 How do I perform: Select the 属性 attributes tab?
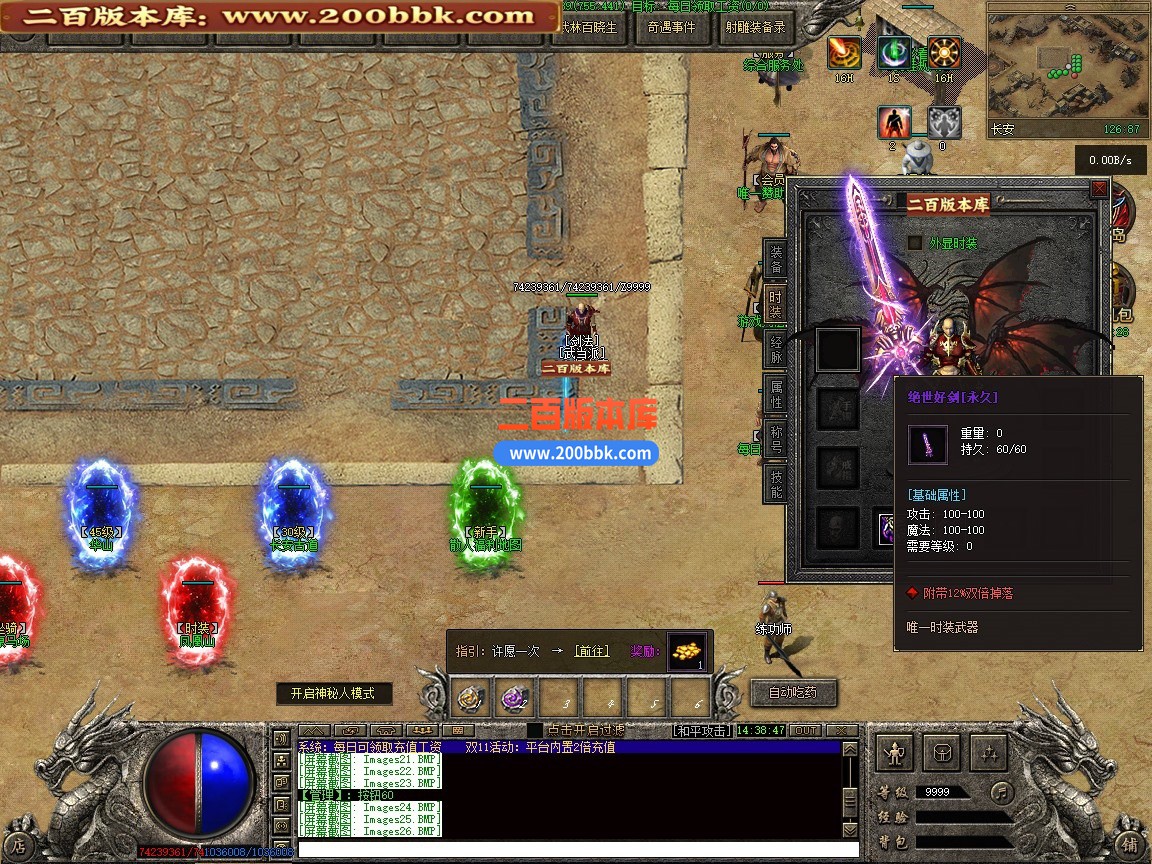[x=776, y=394]
